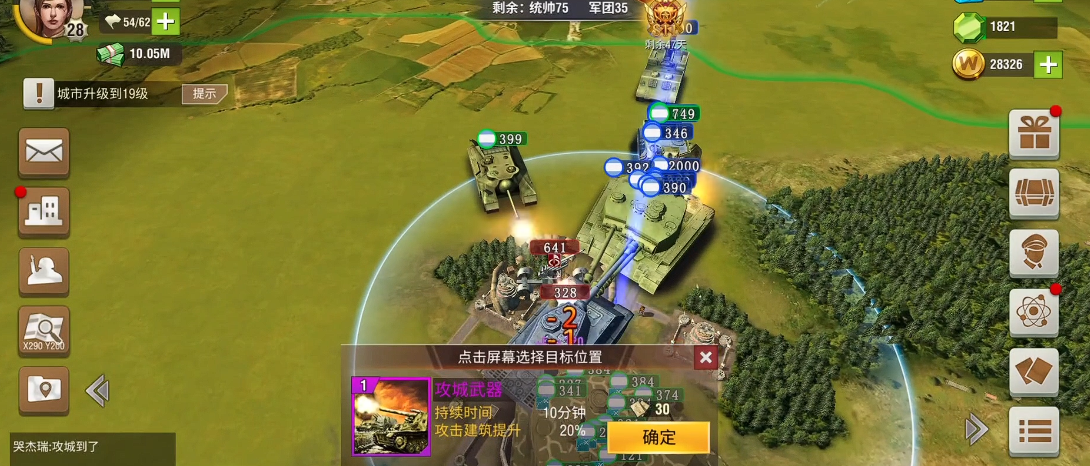
Task: Open the cards menu icon
Action: (x=1033, y=372)
